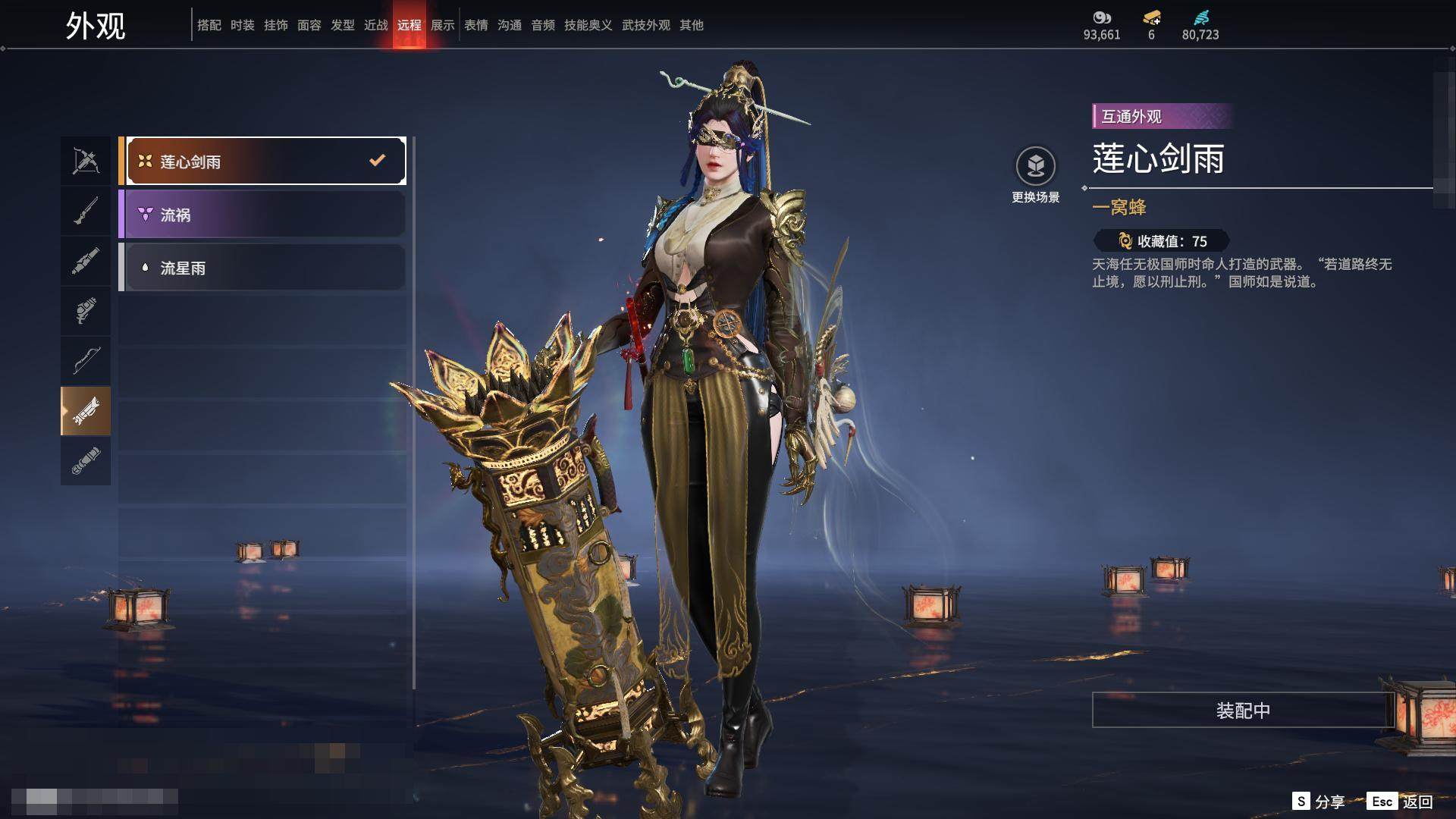Choose the 流祸 weapon skin
Image resolution: width=1456 pixels, height=819 pixels.
pos(262,215)
